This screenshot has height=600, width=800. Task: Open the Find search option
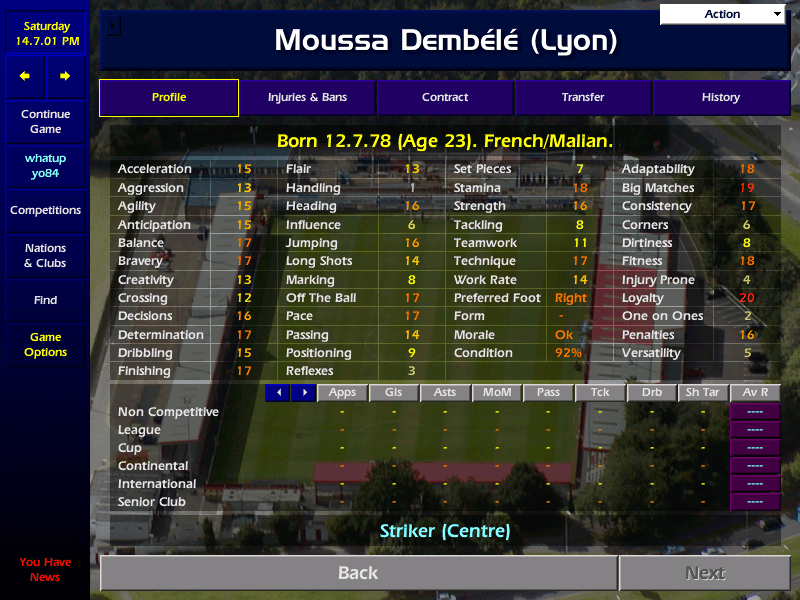click(45, 300)
